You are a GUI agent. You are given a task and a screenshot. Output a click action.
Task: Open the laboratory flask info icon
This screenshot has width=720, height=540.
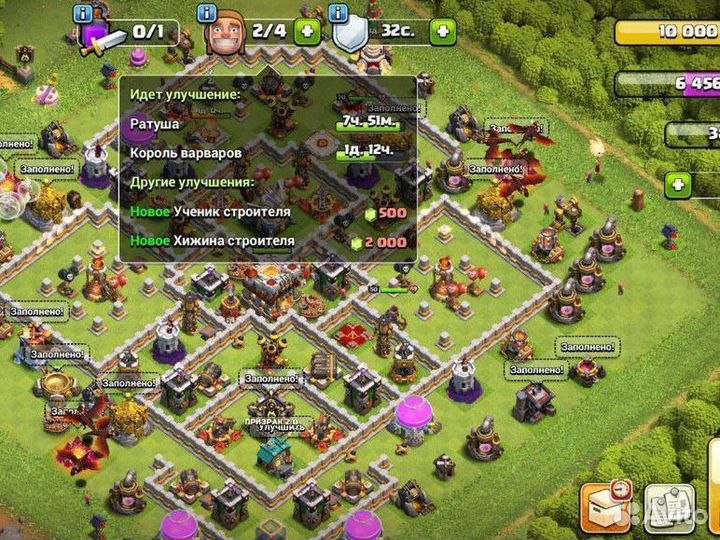(82, 13)
